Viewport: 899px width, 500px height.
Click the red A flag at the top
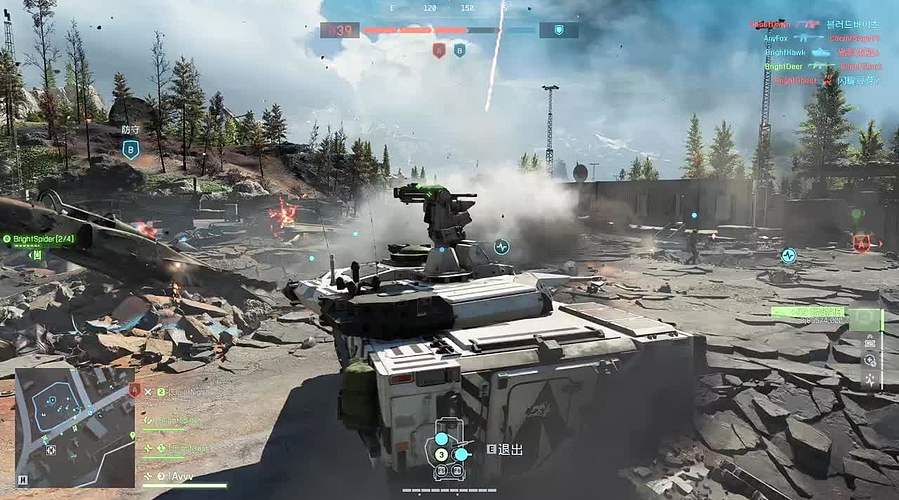(x=438, y=50)
